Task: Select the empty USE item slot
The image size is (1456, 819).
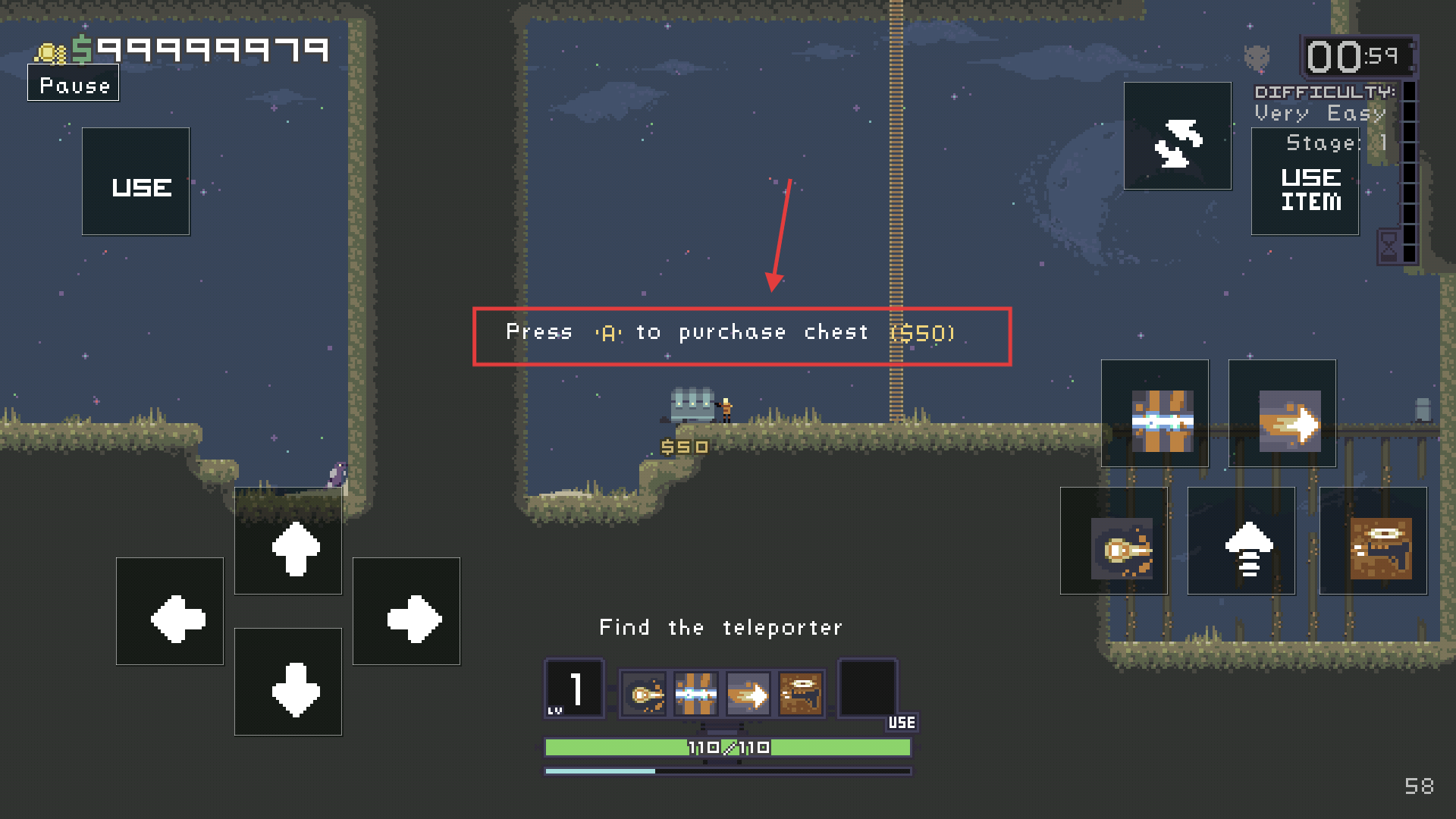Action: coord(868,689)
